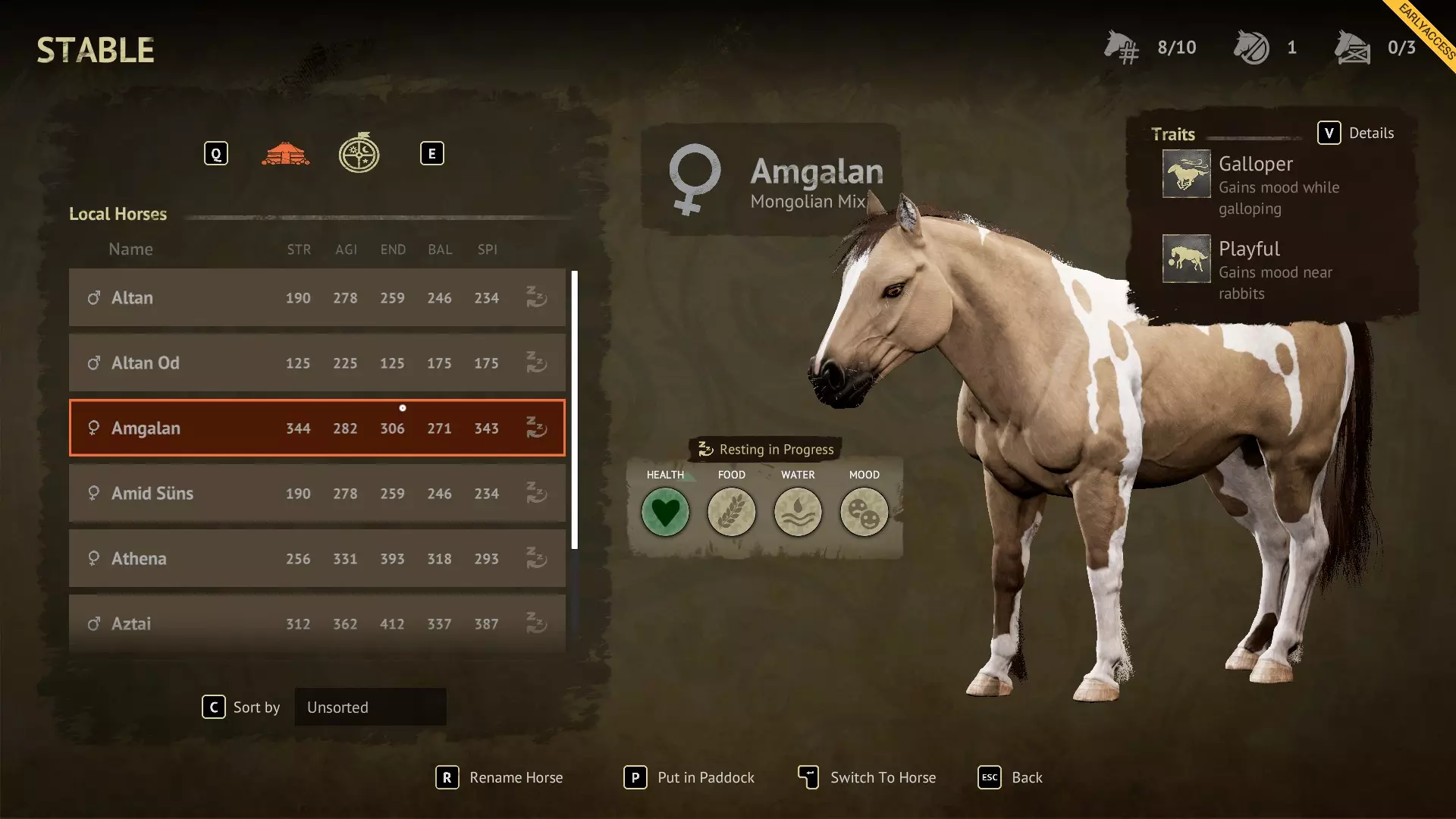The width and height of the screenshot is (1456, 819).
Task: Click Rename Horse at the bottom
Action: [x=500, y=777]
